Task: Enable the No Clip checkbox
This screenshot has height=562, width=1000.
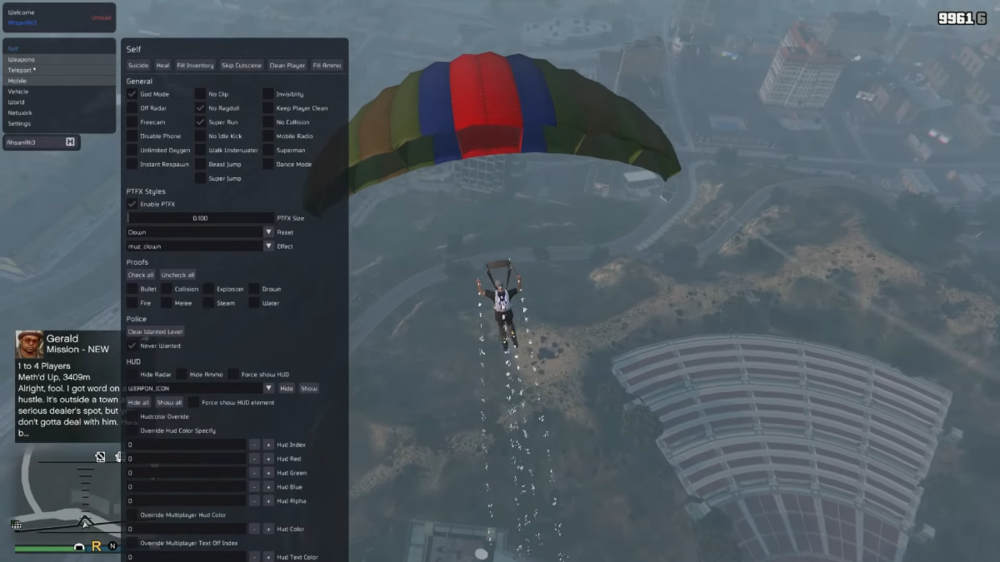Action: tap(200, 94)
